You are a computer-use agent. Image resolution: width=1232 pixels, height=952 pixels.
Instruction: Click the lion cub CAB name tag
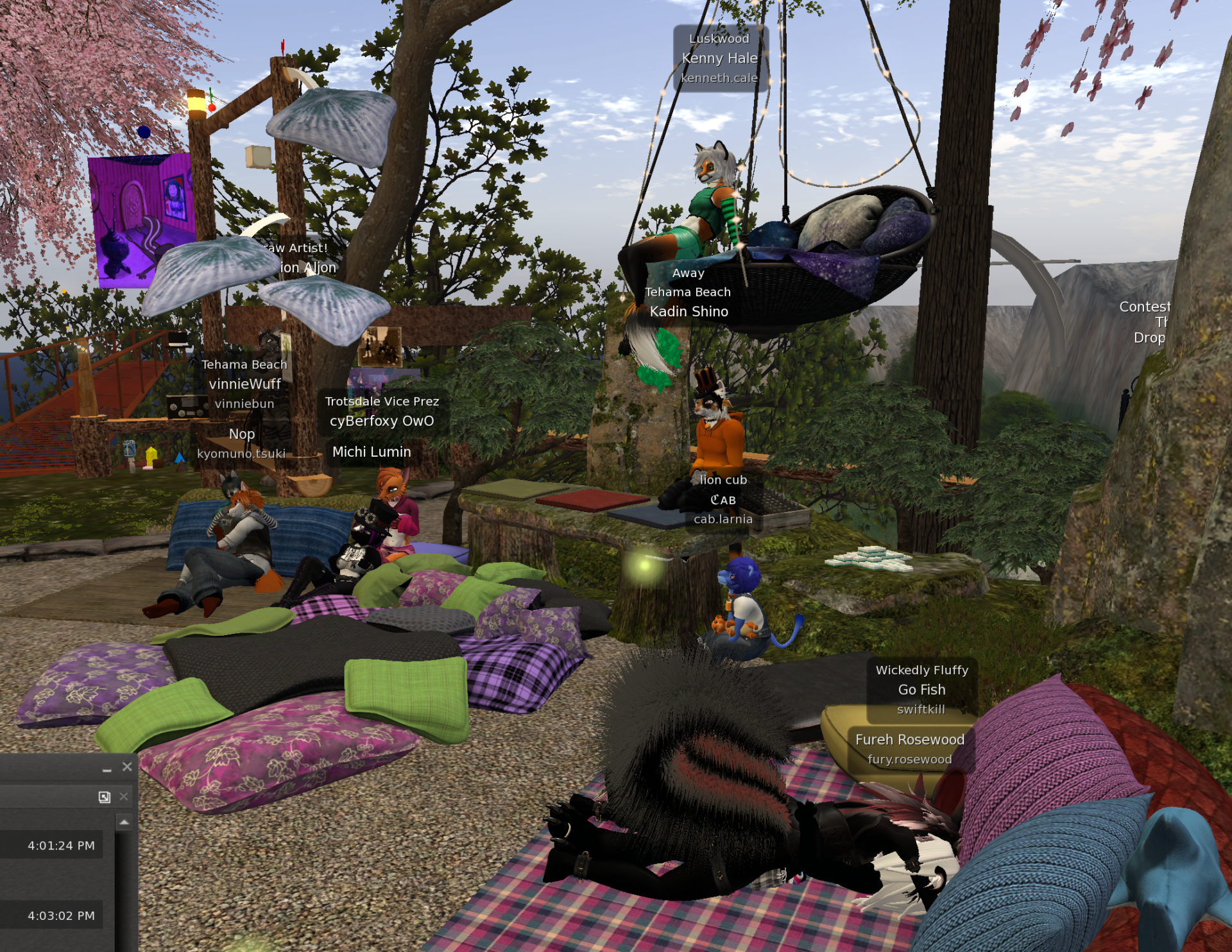723,500
